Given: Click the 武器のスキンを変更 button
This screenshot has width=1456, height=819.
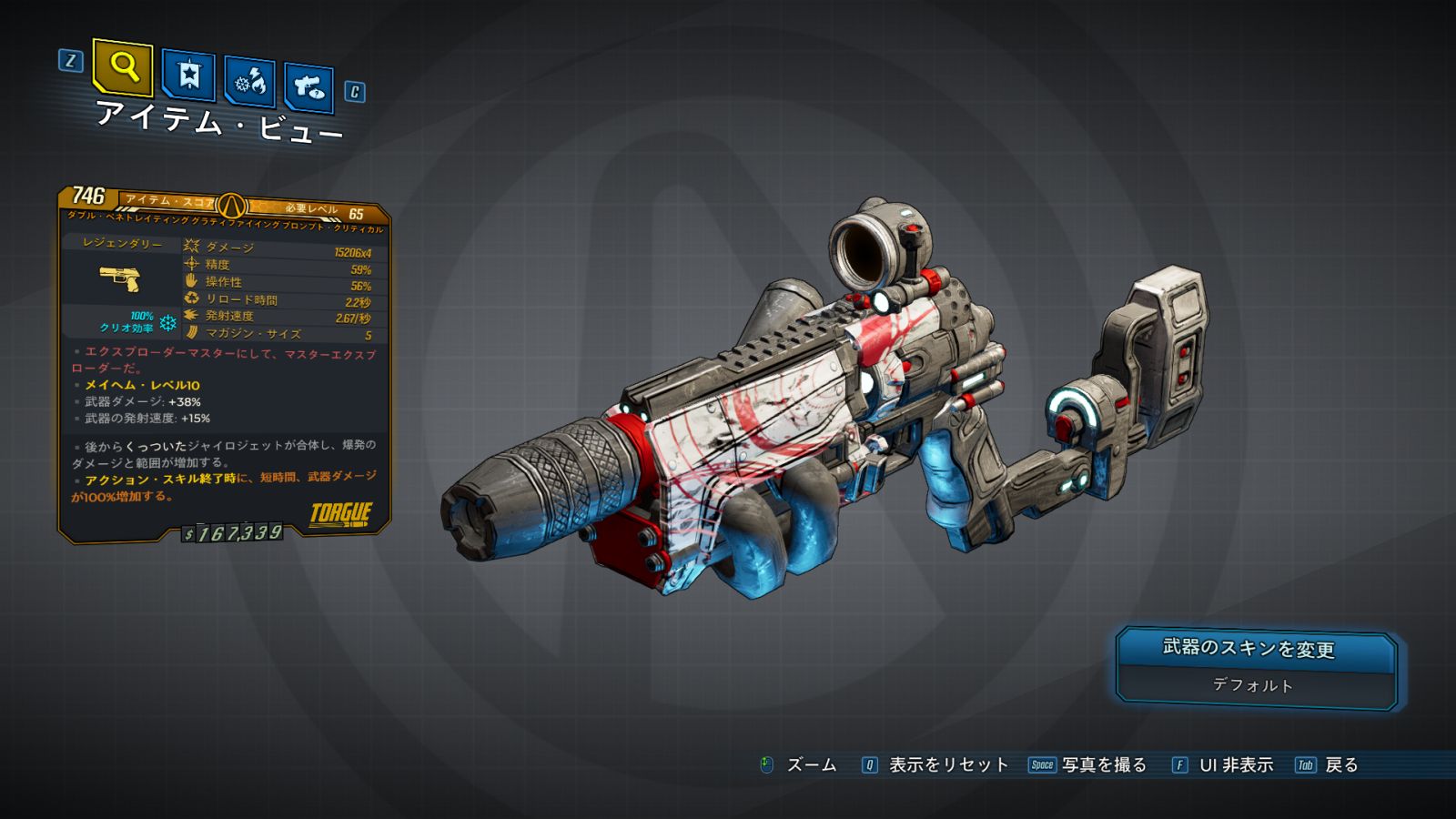Looking at the screenshot, I should click(1255, 650).
